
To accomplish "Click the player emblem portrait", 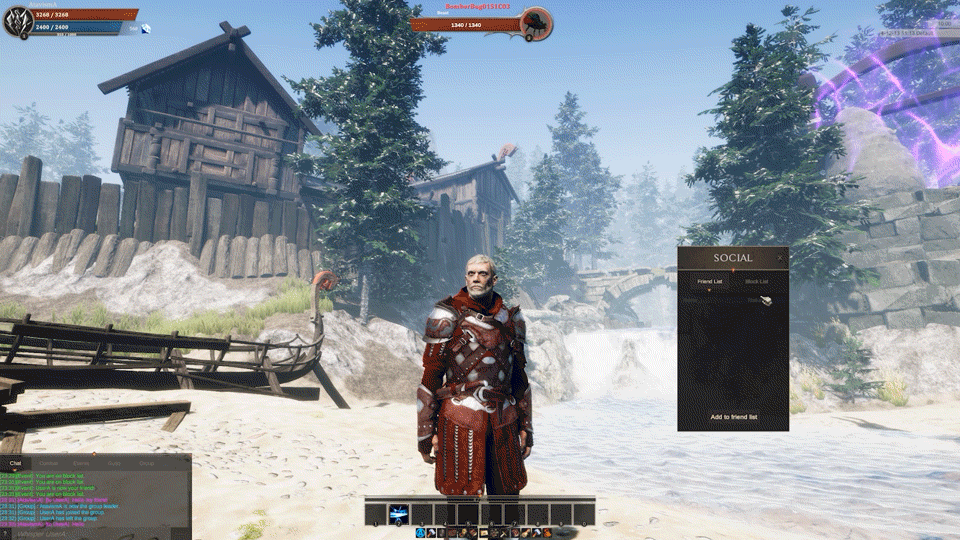I will (17, 22).
